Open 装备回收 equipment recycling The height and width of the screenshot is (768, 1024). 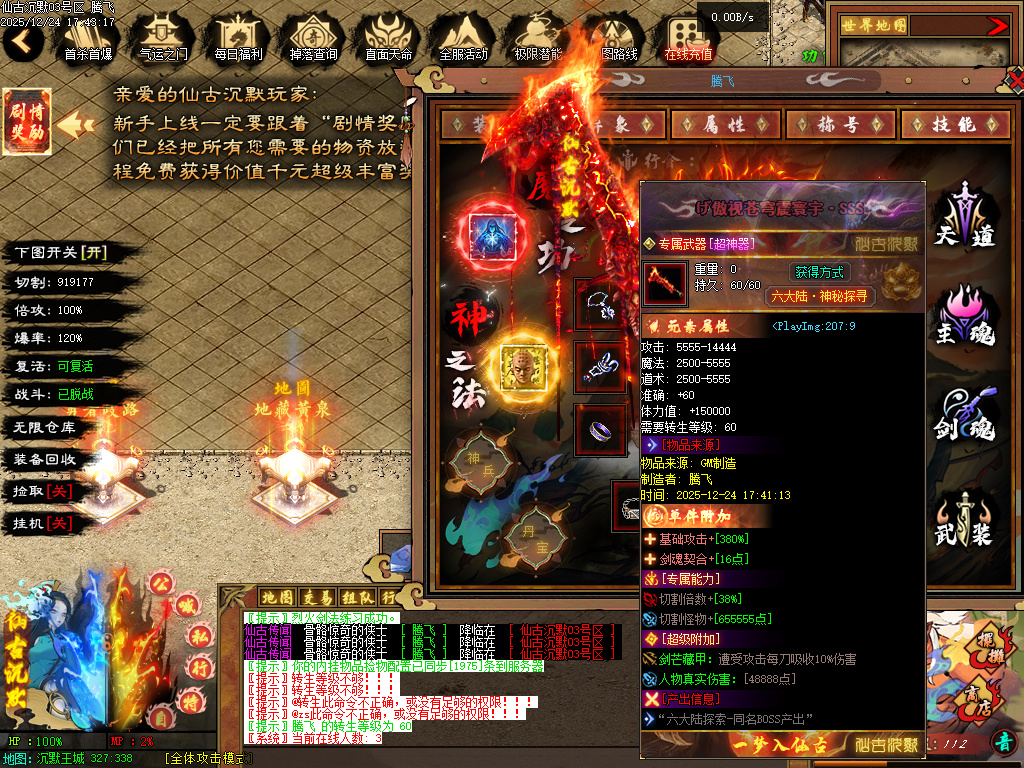[x=45, y=459]
